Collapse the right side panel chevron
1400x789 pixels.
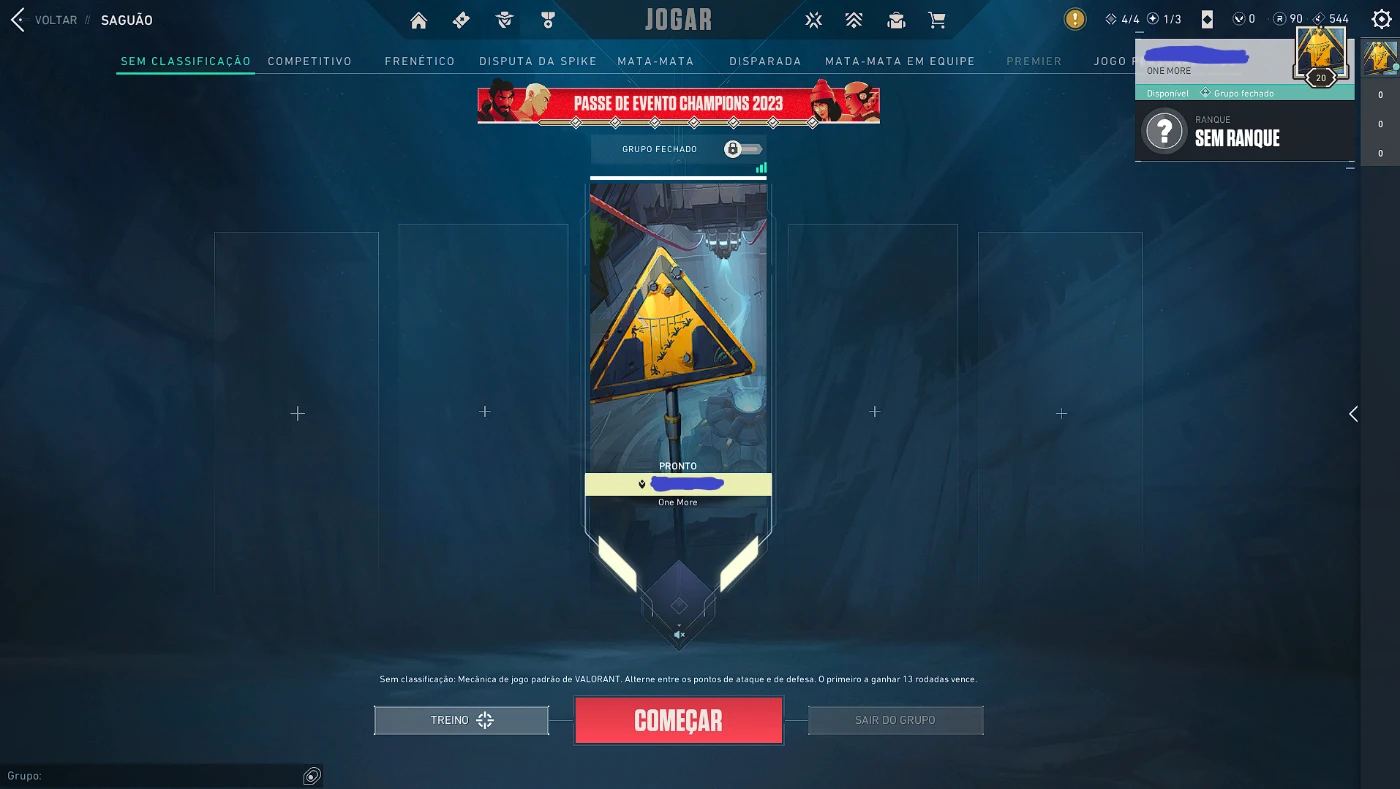point(1353,413)
